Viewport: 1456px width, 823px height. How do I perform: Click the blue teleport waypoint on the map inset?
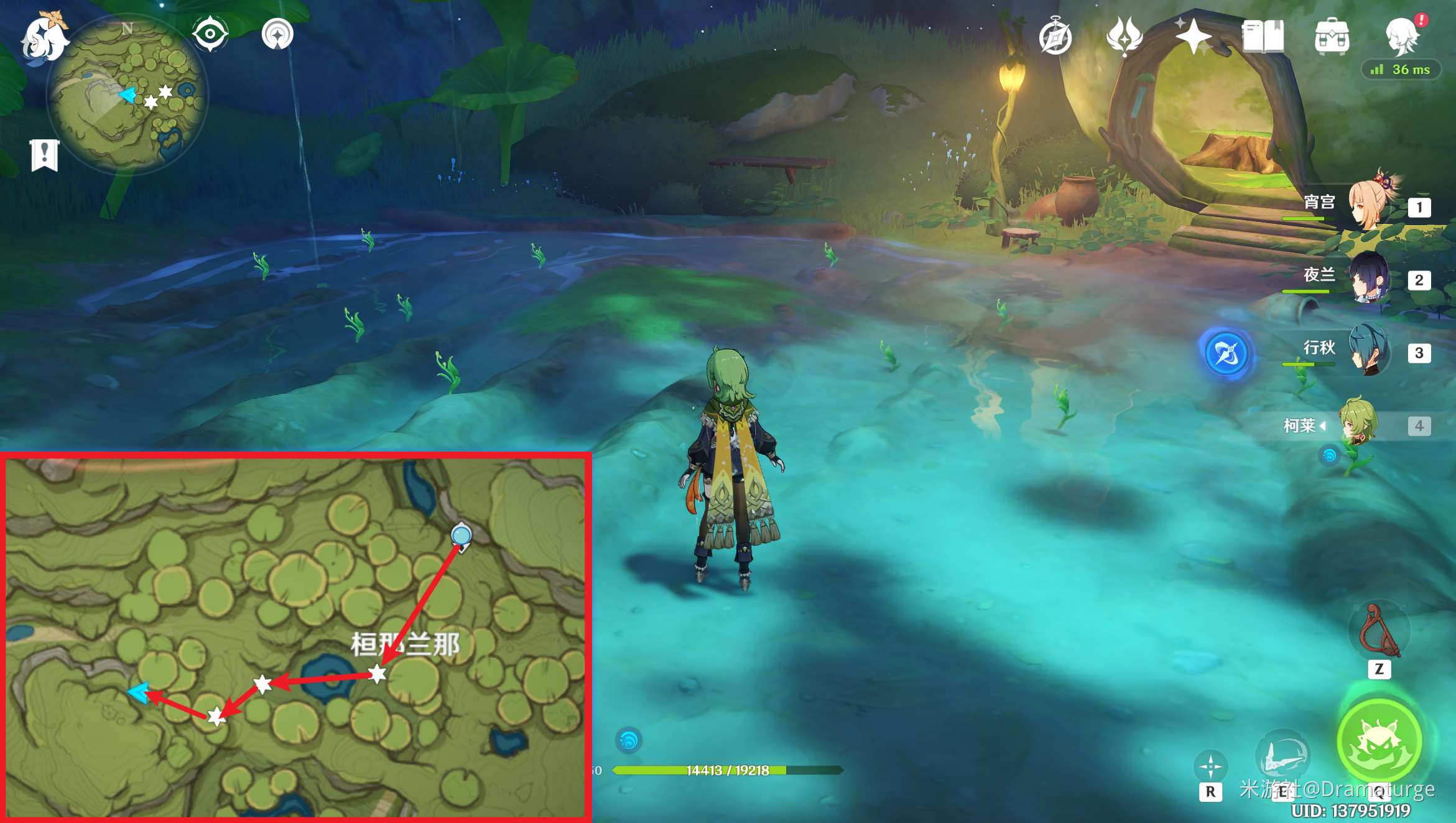click(x=461, y=535)
